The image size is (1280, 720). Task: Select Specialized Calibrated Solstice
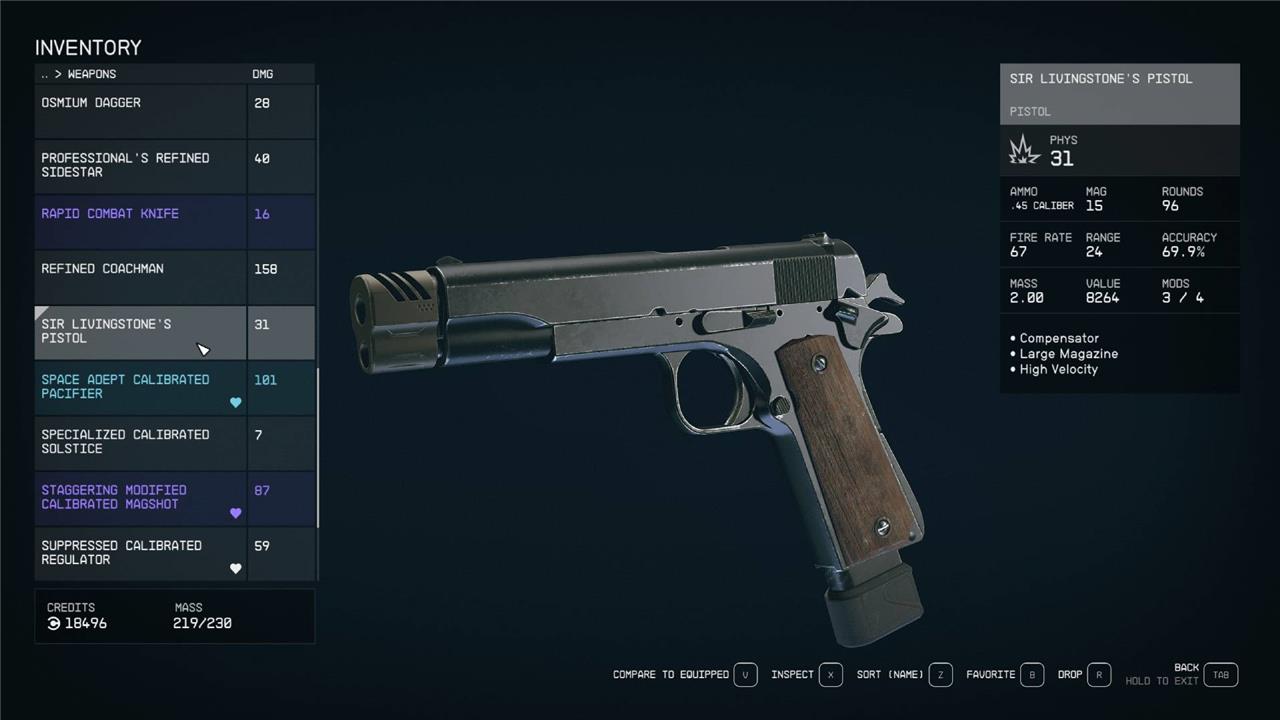(140, 443)
